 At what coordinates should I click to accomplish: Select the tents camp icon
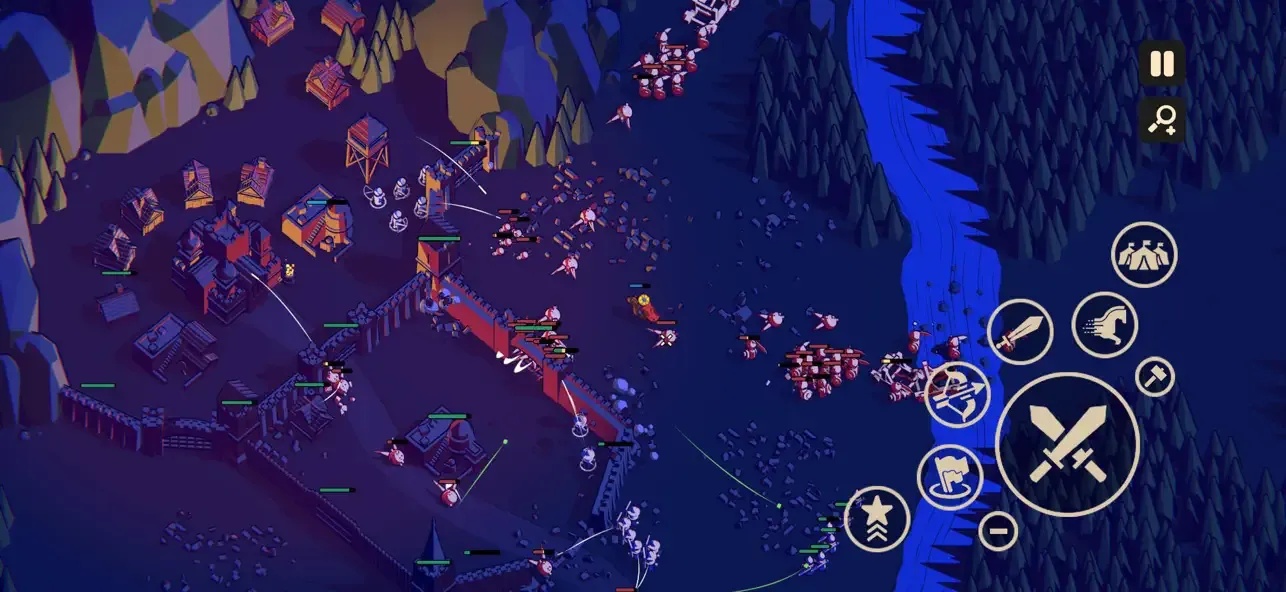tap(1144, 255)
